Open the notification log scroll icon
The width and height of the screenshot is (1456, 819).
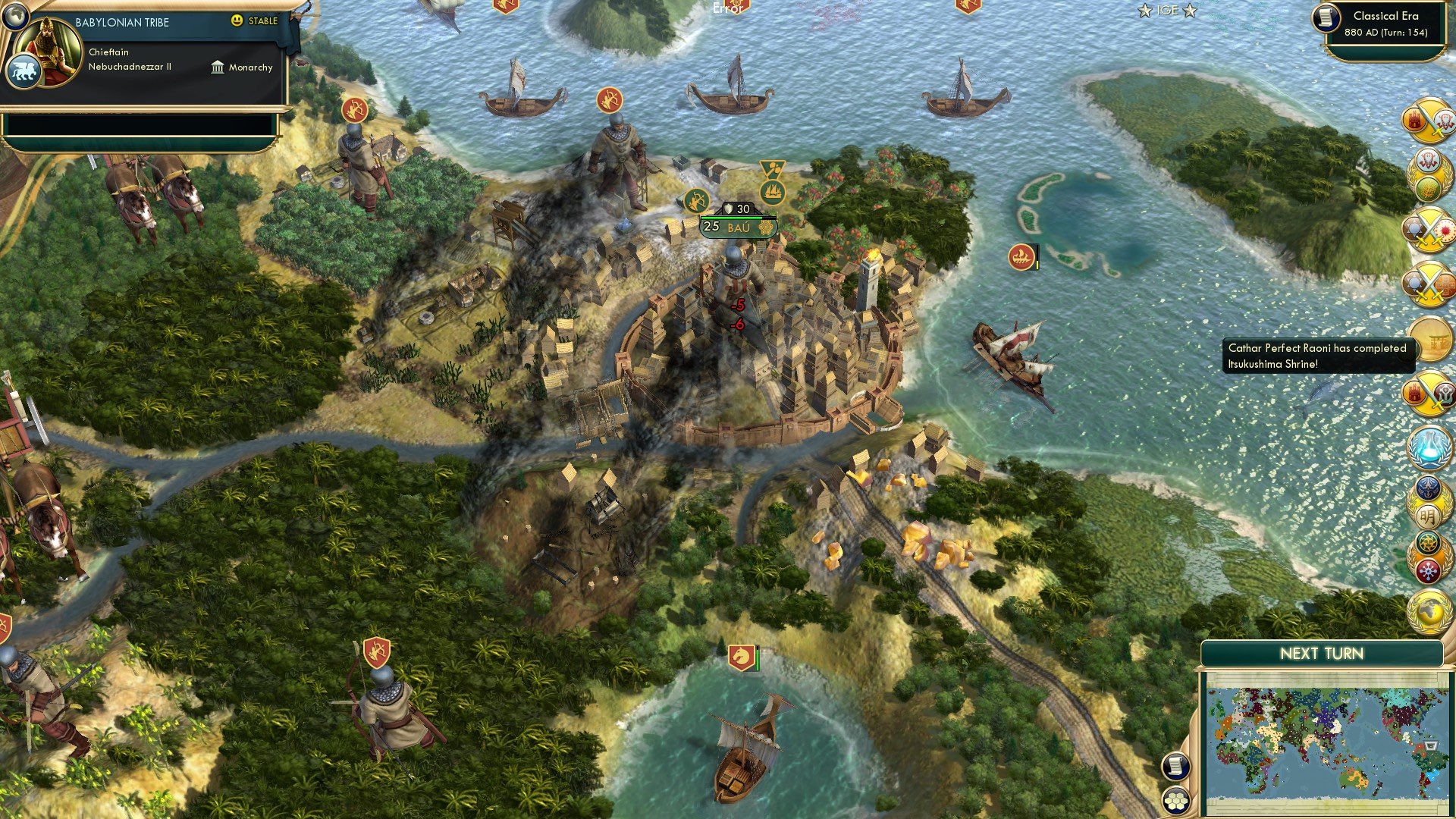(1176, 767)
